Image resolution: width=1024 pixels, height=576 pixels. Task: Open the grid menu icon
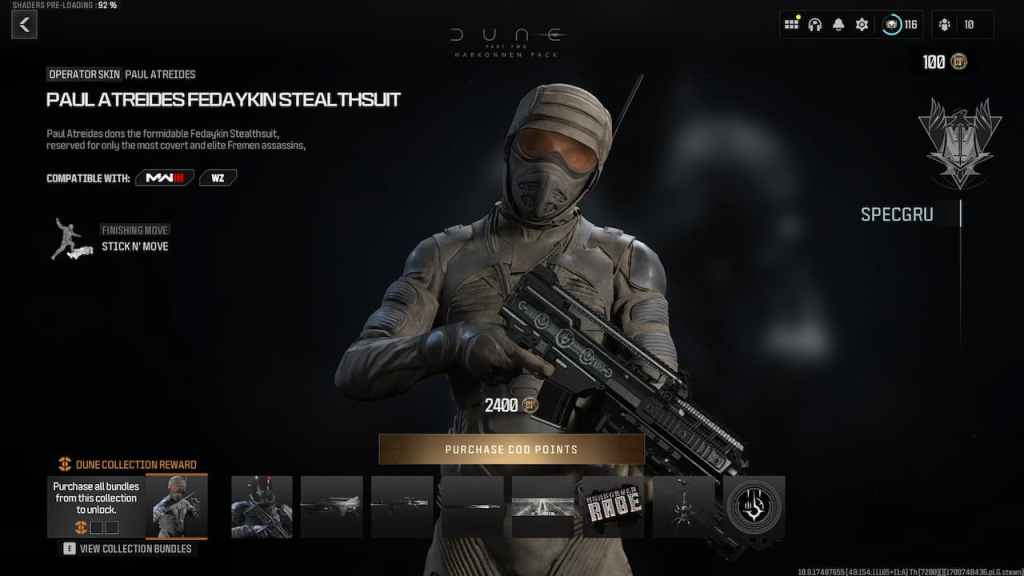[x=792, y=25]
